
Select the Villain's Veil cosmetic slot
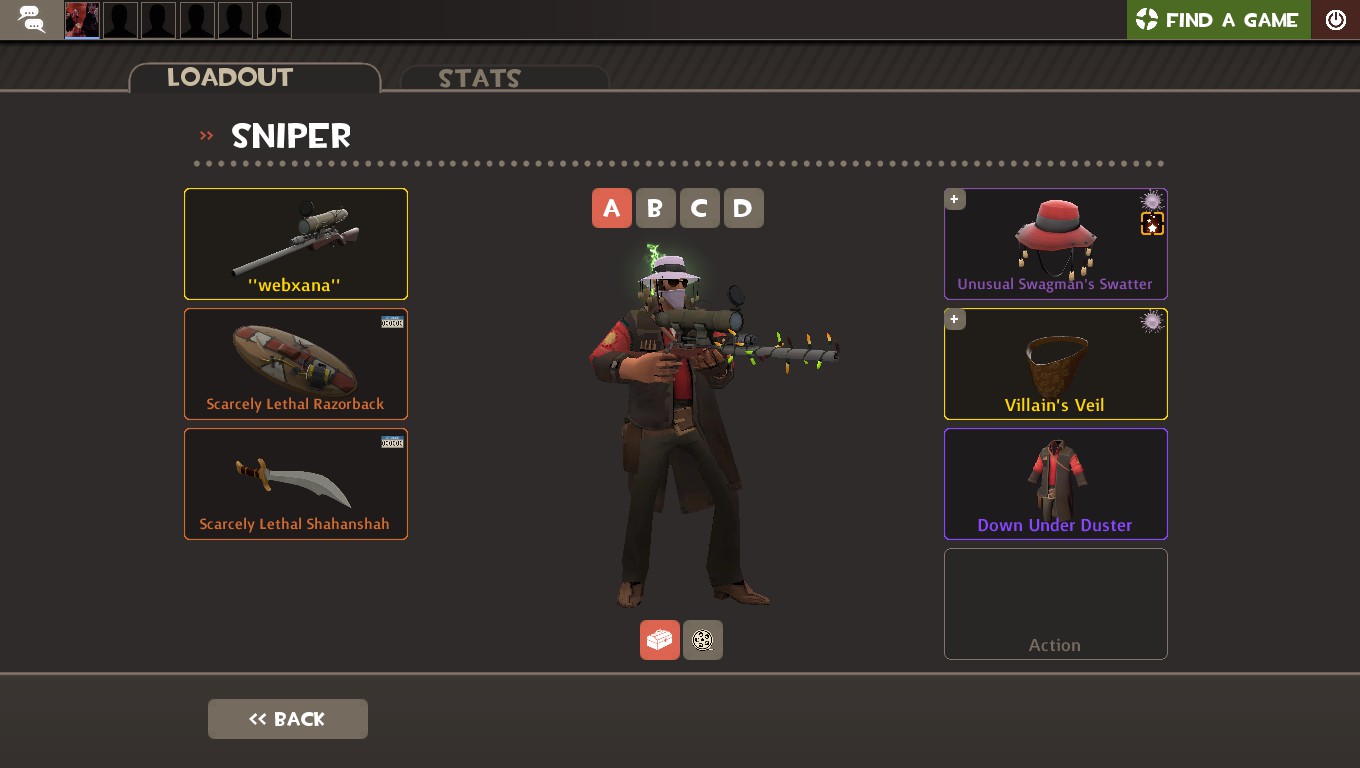click(1056, 364)
